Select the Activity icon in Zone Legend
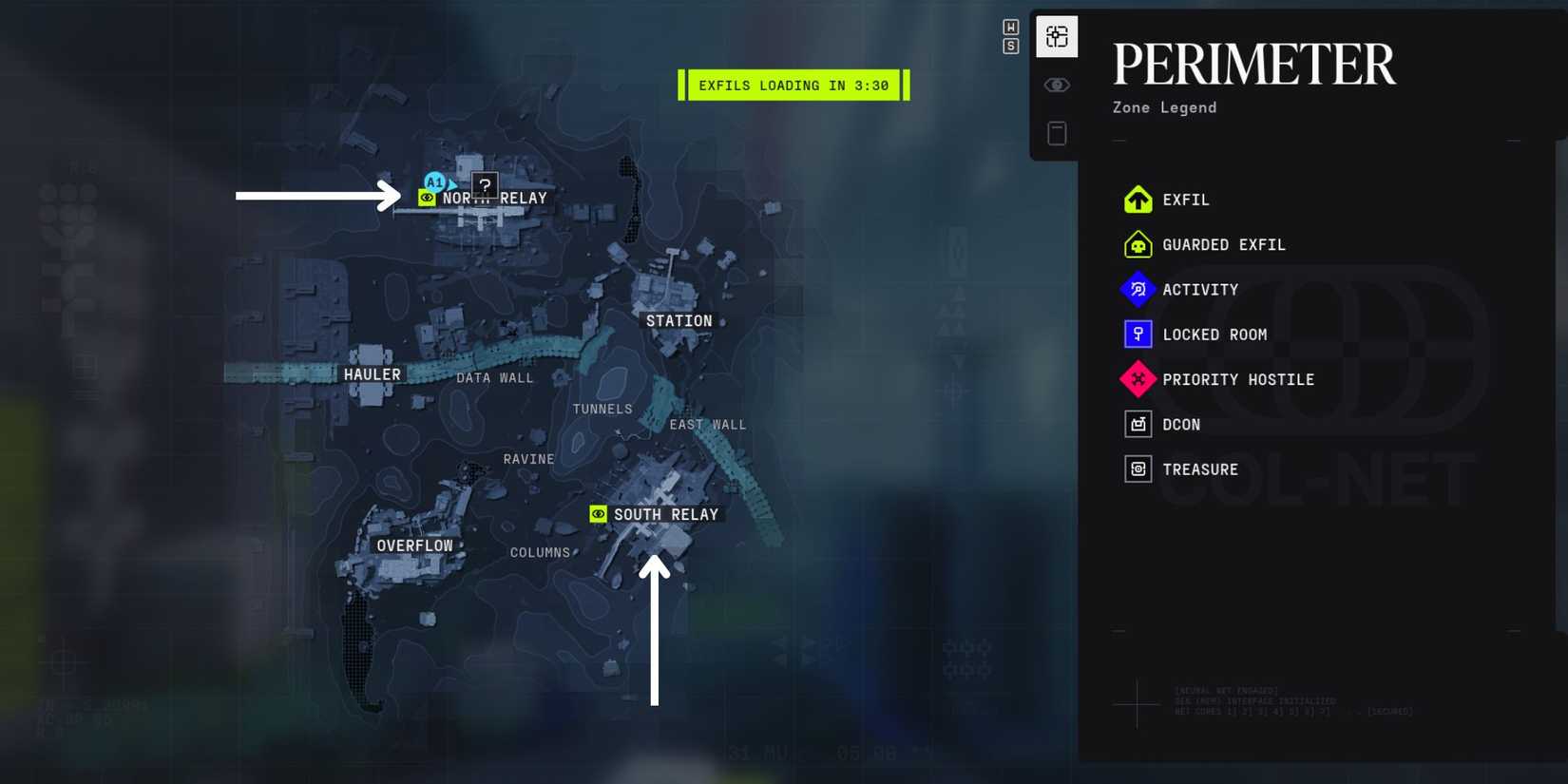The image size is (1568, 784). point(1138,289)
